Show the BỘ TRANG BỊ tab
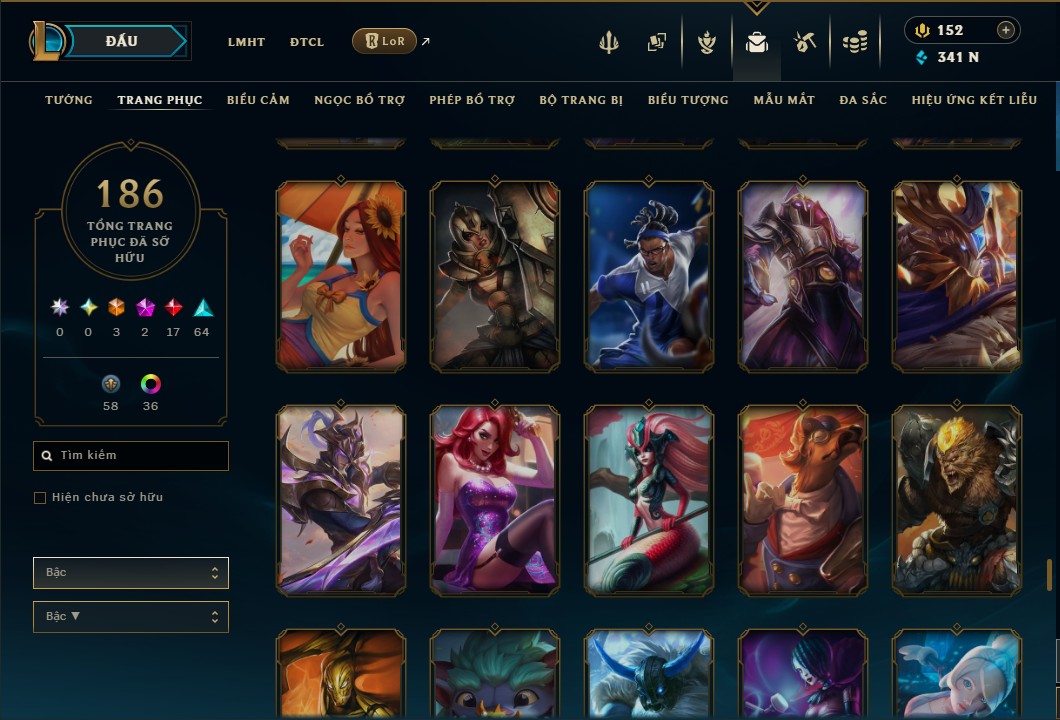This screenshot has height=720, width=1060. coord(581,100)
